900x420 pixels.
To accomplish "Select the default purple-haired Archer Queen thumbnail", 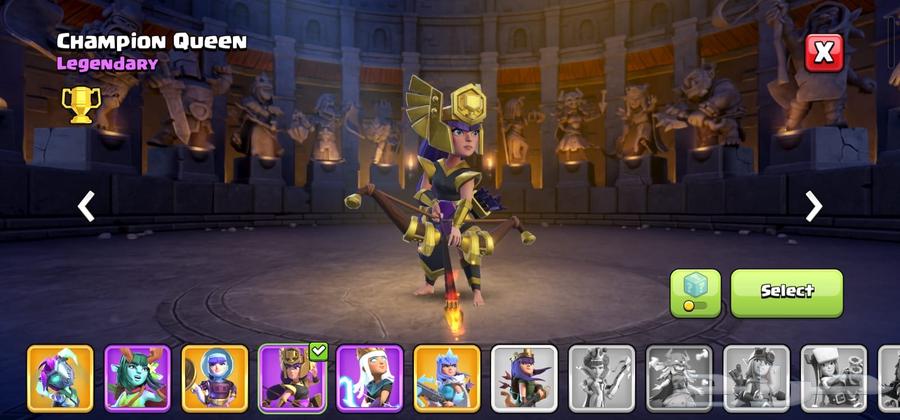I will pos(524,378).
